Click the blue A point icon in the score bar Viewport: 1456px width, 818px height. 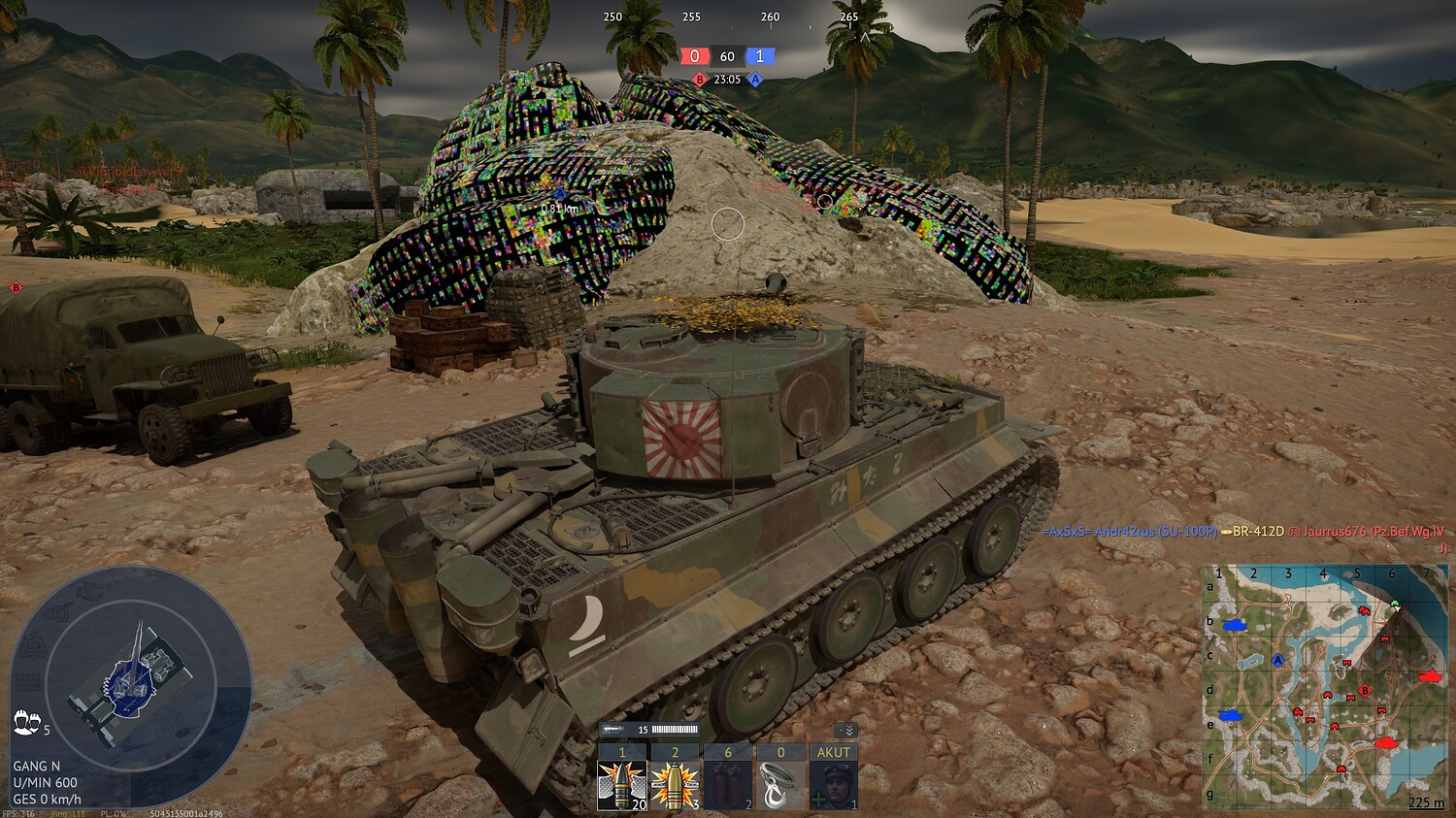[756, 82]
